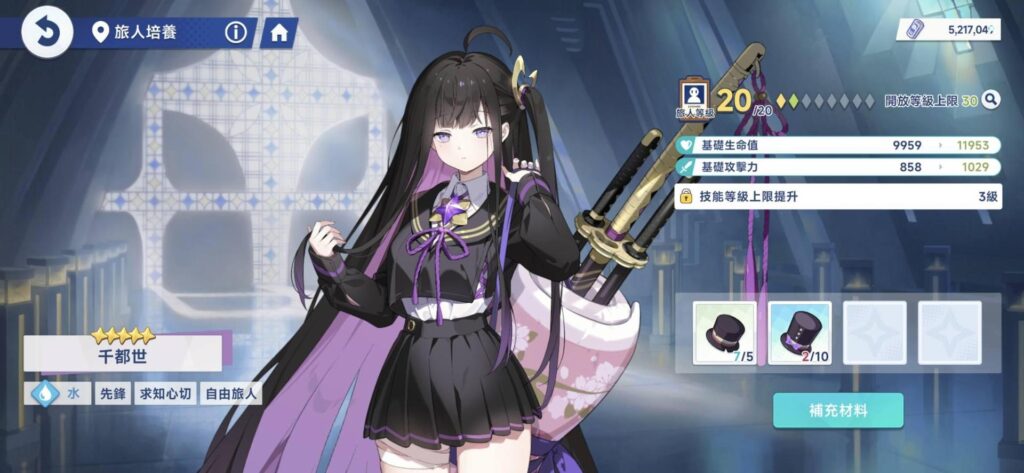The width and height of the screenshot is (1024, 473).
Task: Select the black top hat material 7/5
Action: [724, 333]
